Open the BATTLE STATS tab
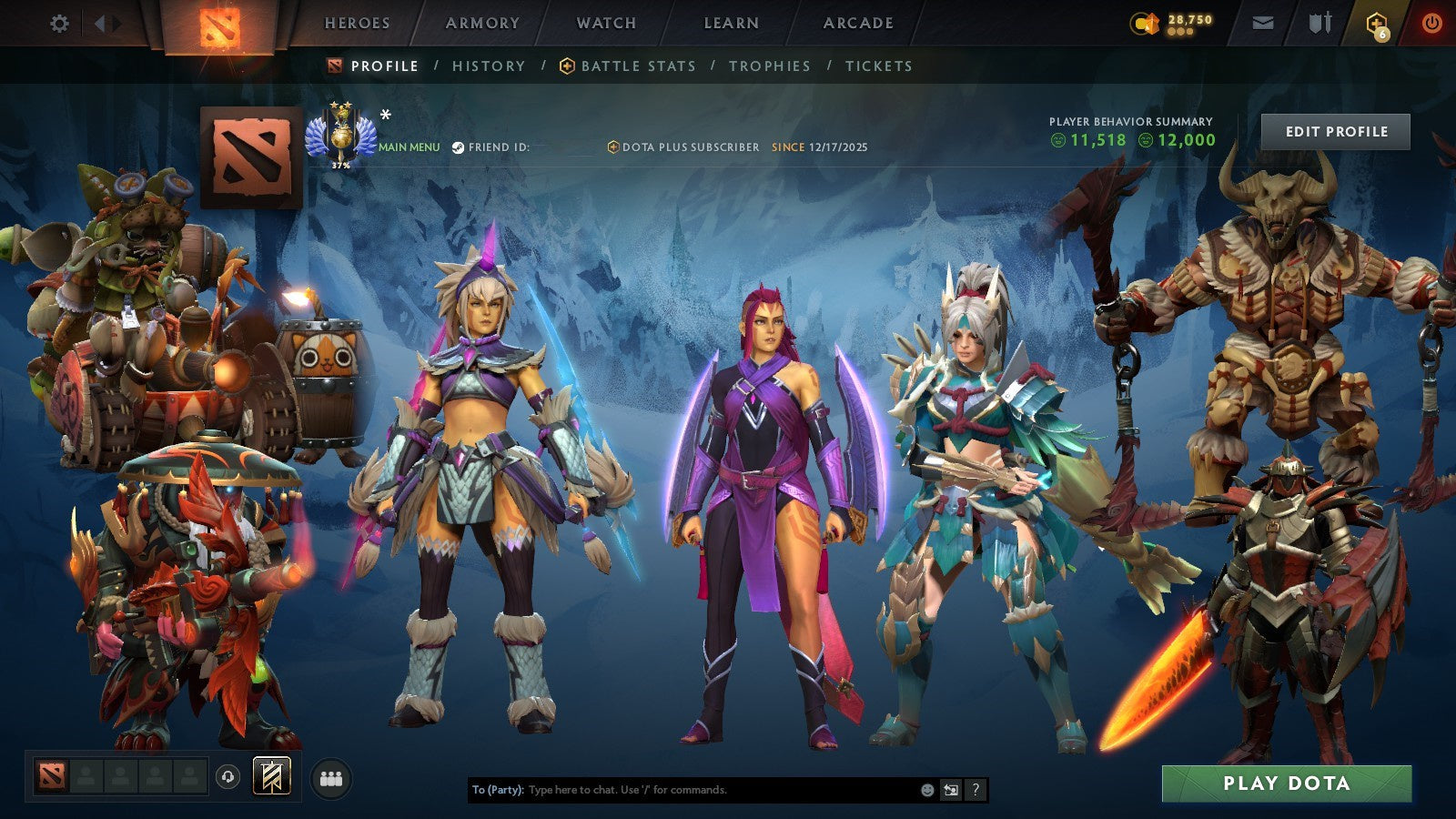This screenshot has width=1456, height=819. tap(637, 66)
